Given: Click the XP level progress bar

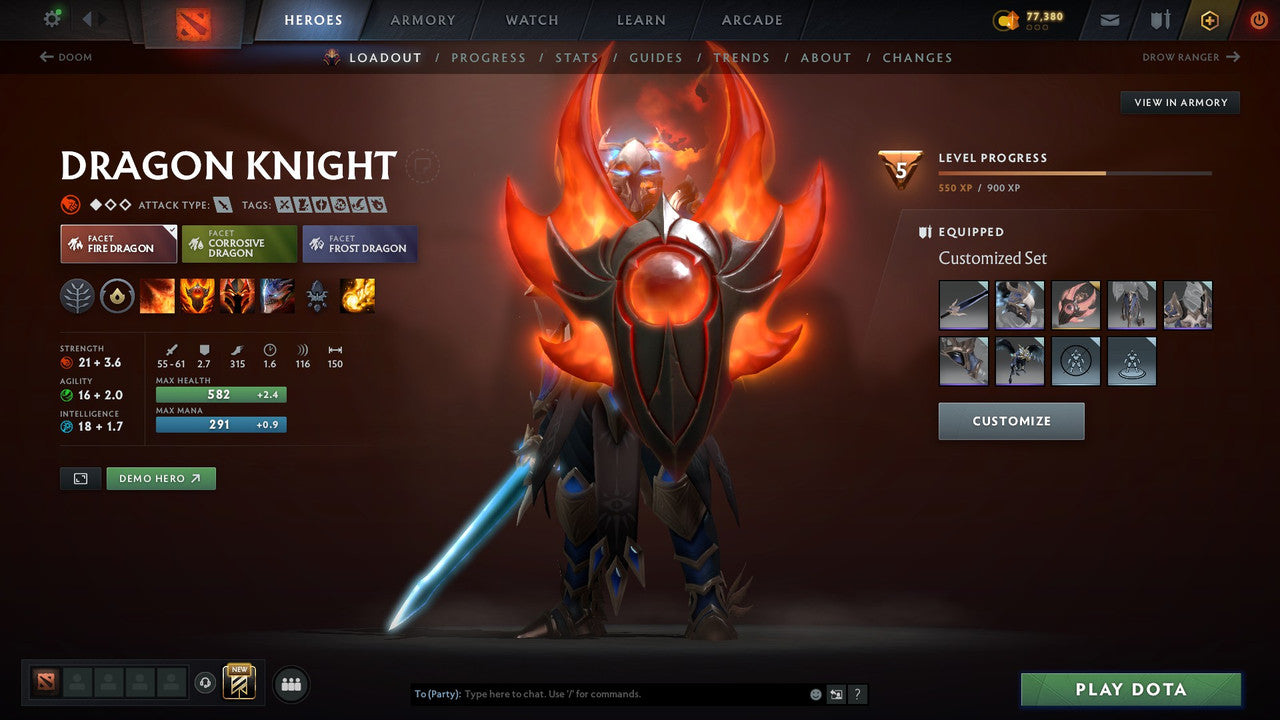Looking at the screenshot, I should 1075,172.
